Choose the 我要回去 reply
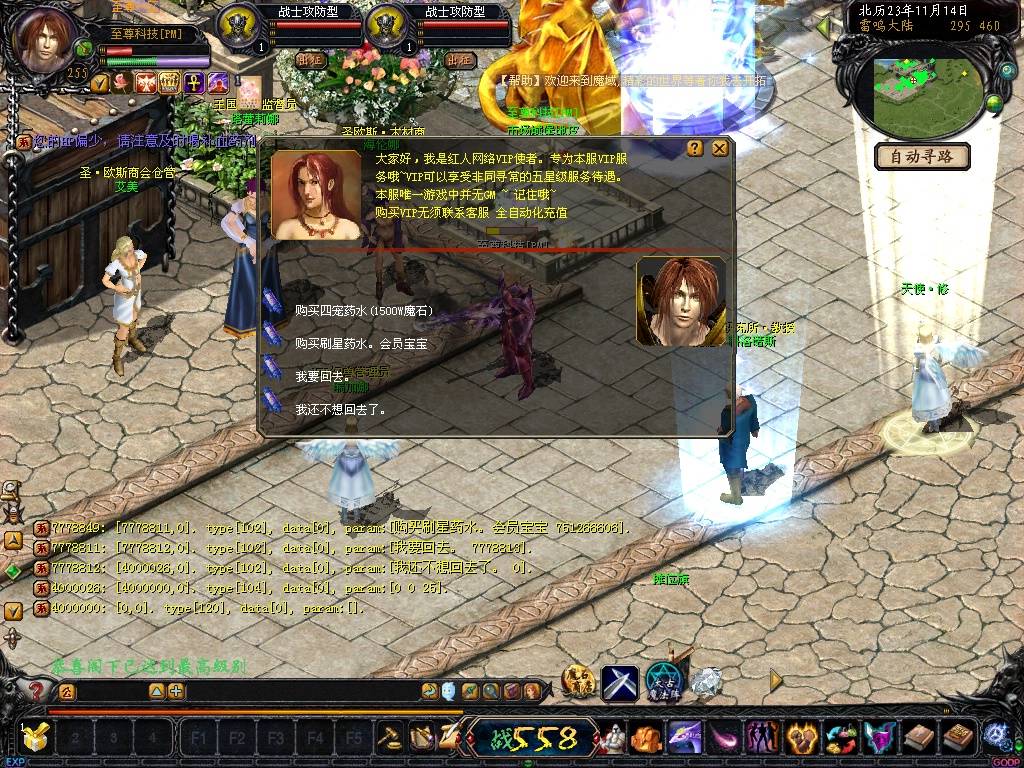Viewport: 1024px width, 768px height. click(x=319, y=376)
